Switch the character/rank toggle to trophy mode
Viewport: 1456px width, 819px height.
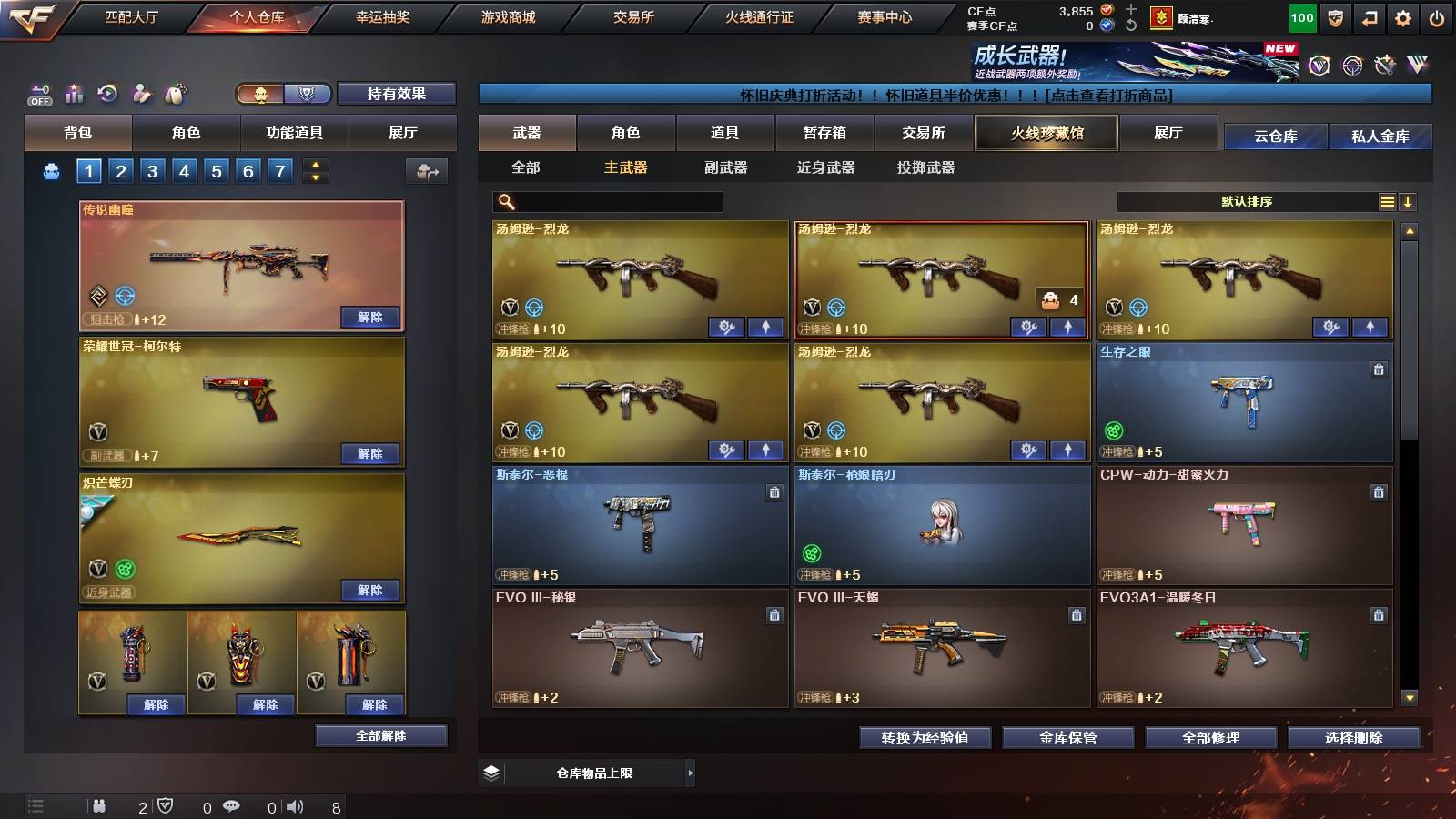click(308, 94)
